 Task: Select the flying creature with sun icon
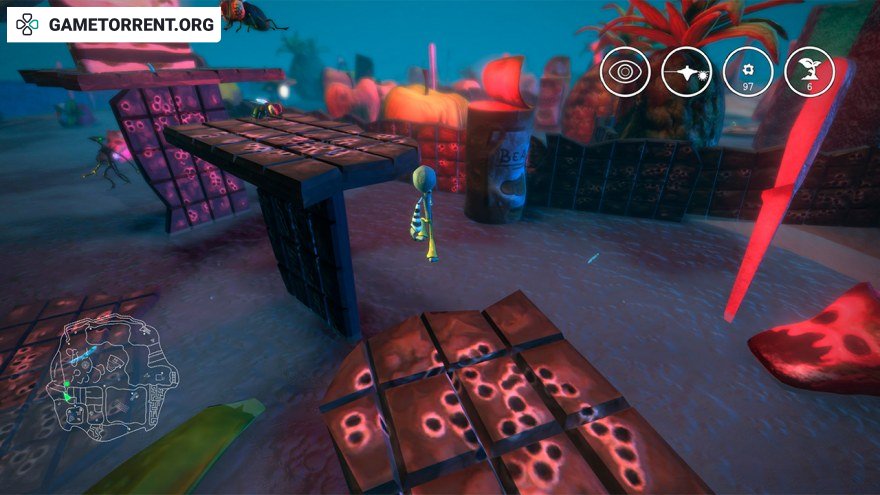tap(687, 72)
